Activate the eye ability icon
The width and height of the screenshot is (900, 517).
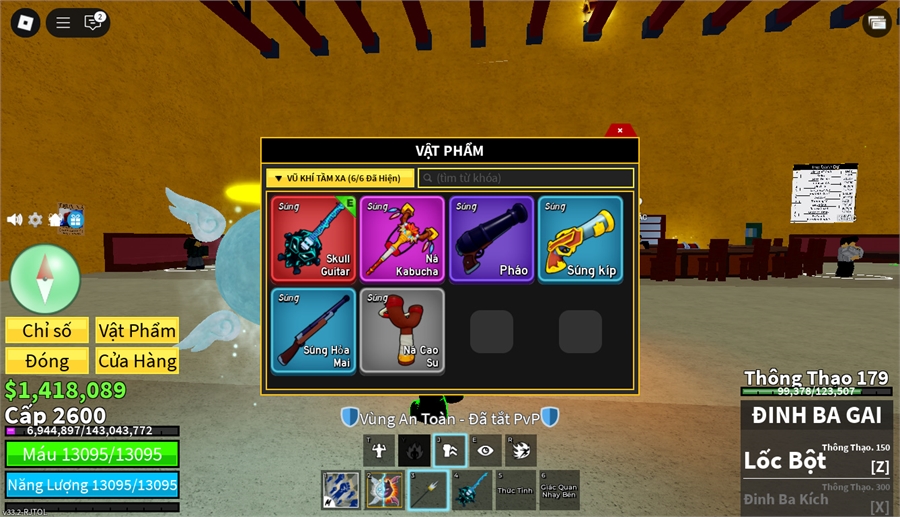tap(485, 451)
